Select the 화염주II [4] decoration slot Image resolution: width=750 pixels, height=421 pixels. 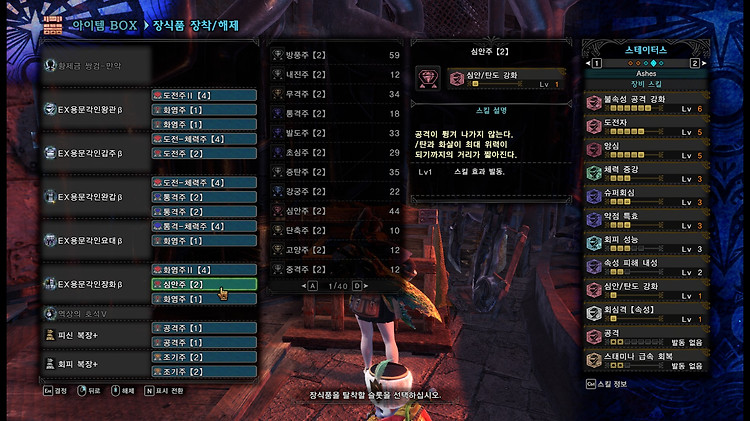point(204,270)
